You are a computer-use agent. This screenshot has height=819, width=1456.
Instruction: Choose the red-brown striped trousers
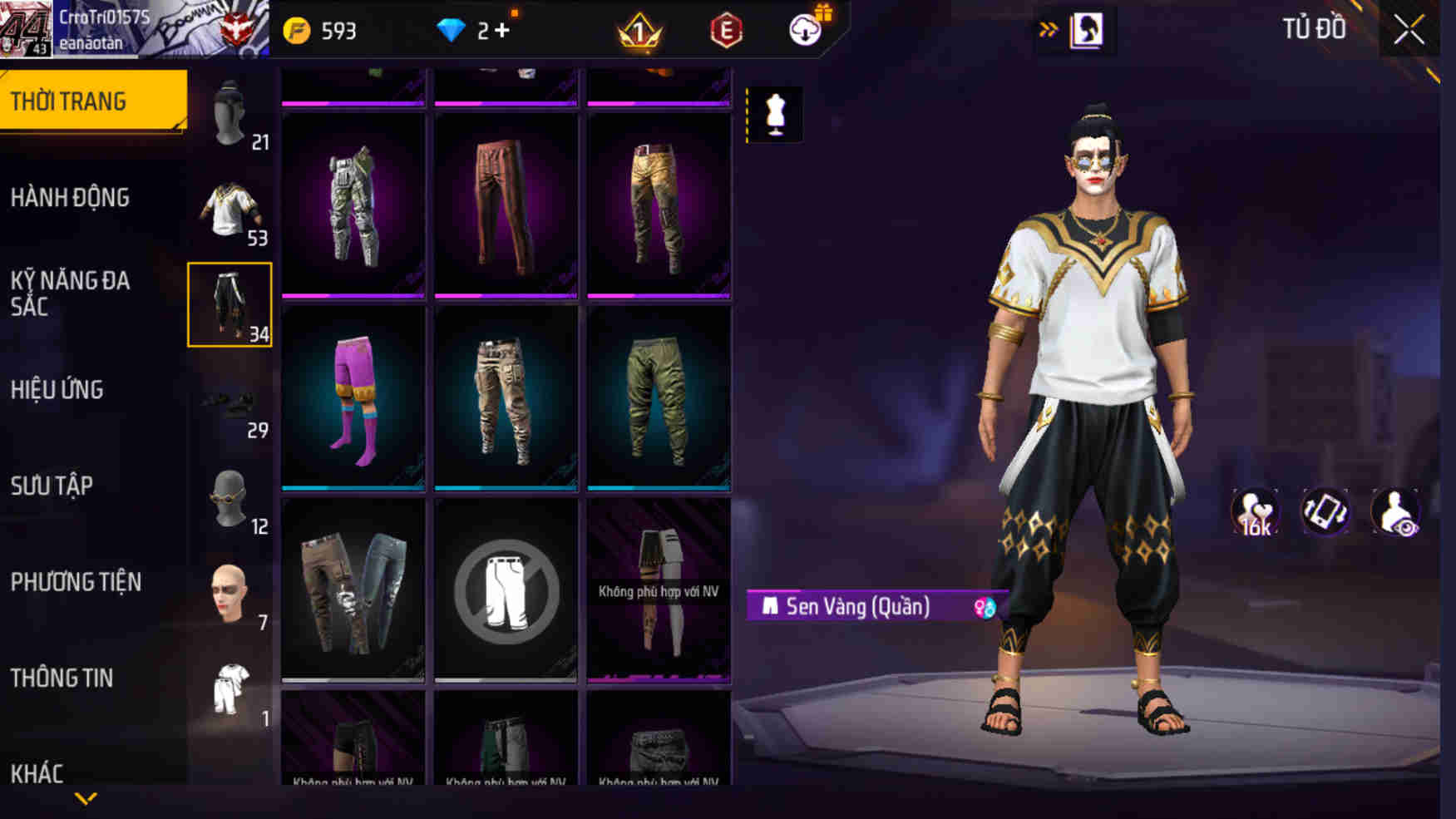506,205
